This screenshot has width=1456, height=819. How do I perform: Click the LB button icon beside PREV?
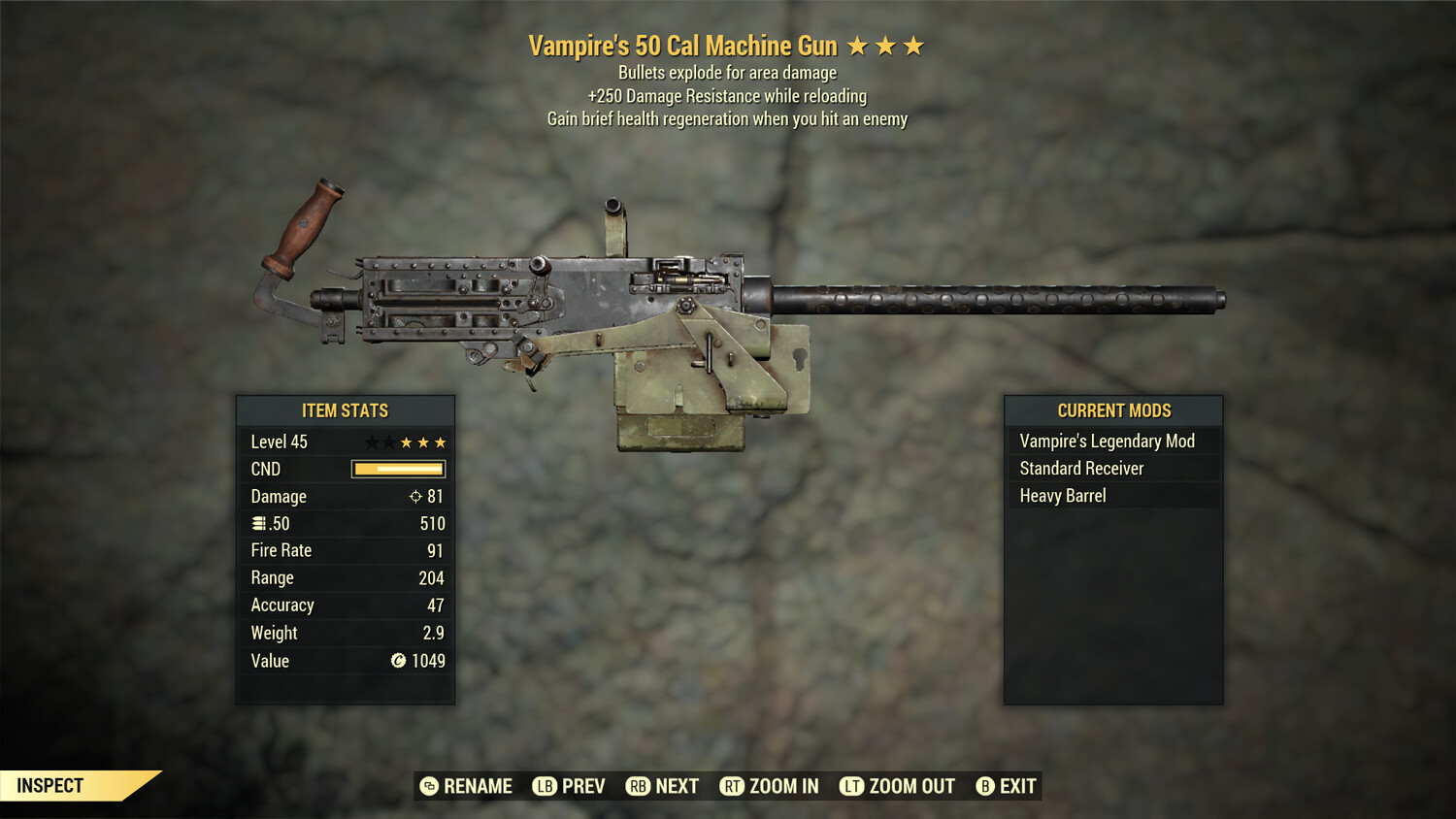coord(545,786)
